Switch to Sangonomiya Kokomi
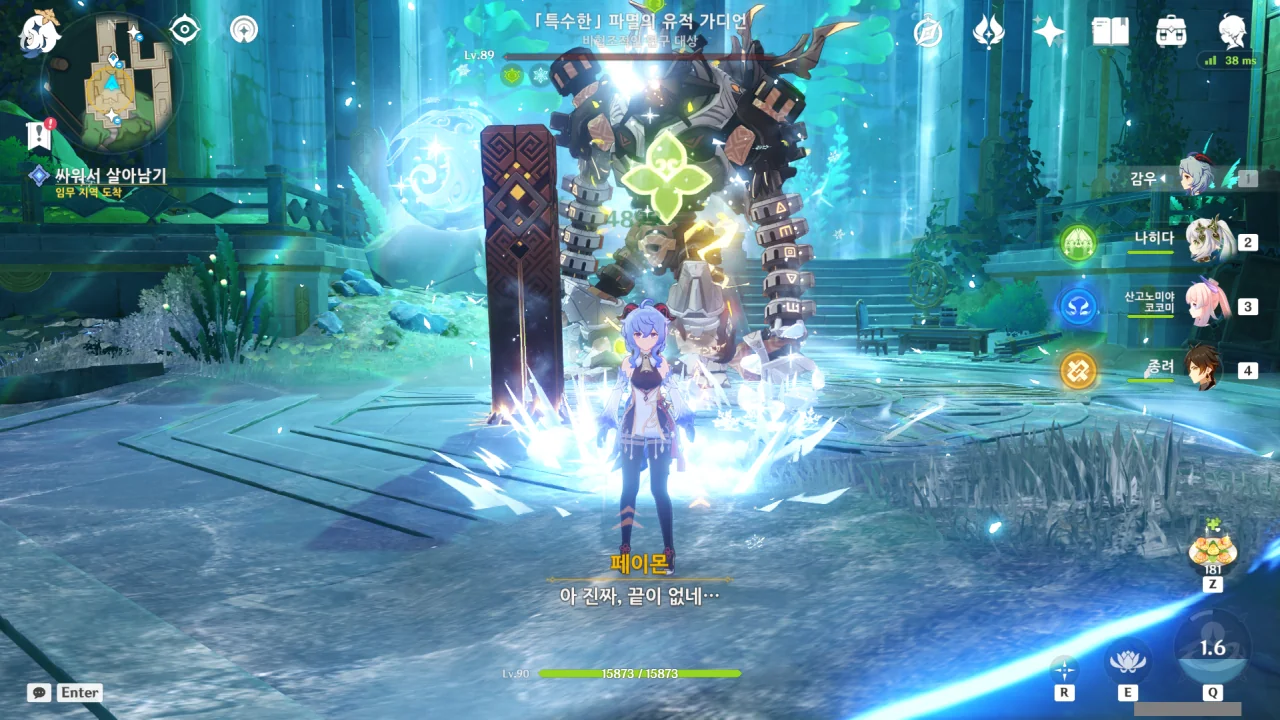This screenshot has width=1280, height=720. pyautogui.click(x=1206, y=305)
